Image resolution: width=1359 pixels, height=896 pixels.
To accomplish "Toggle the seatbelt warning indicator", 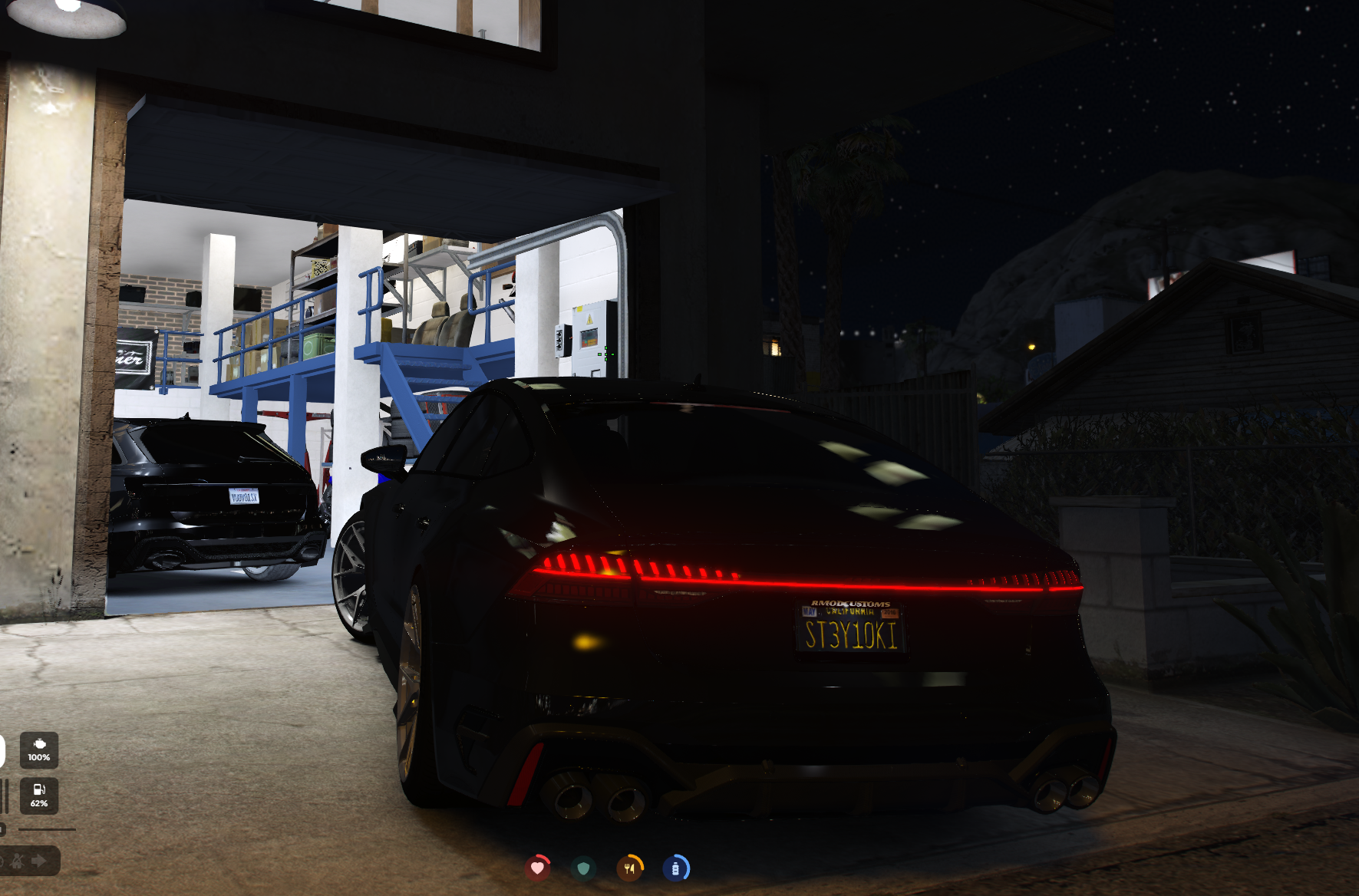I will click(18, 862).
